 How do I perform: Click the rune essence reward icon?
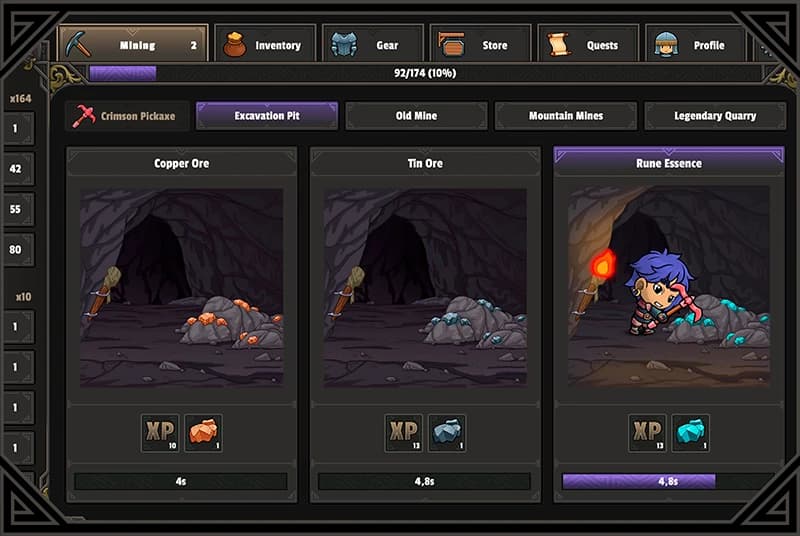(x=691, y=432)
